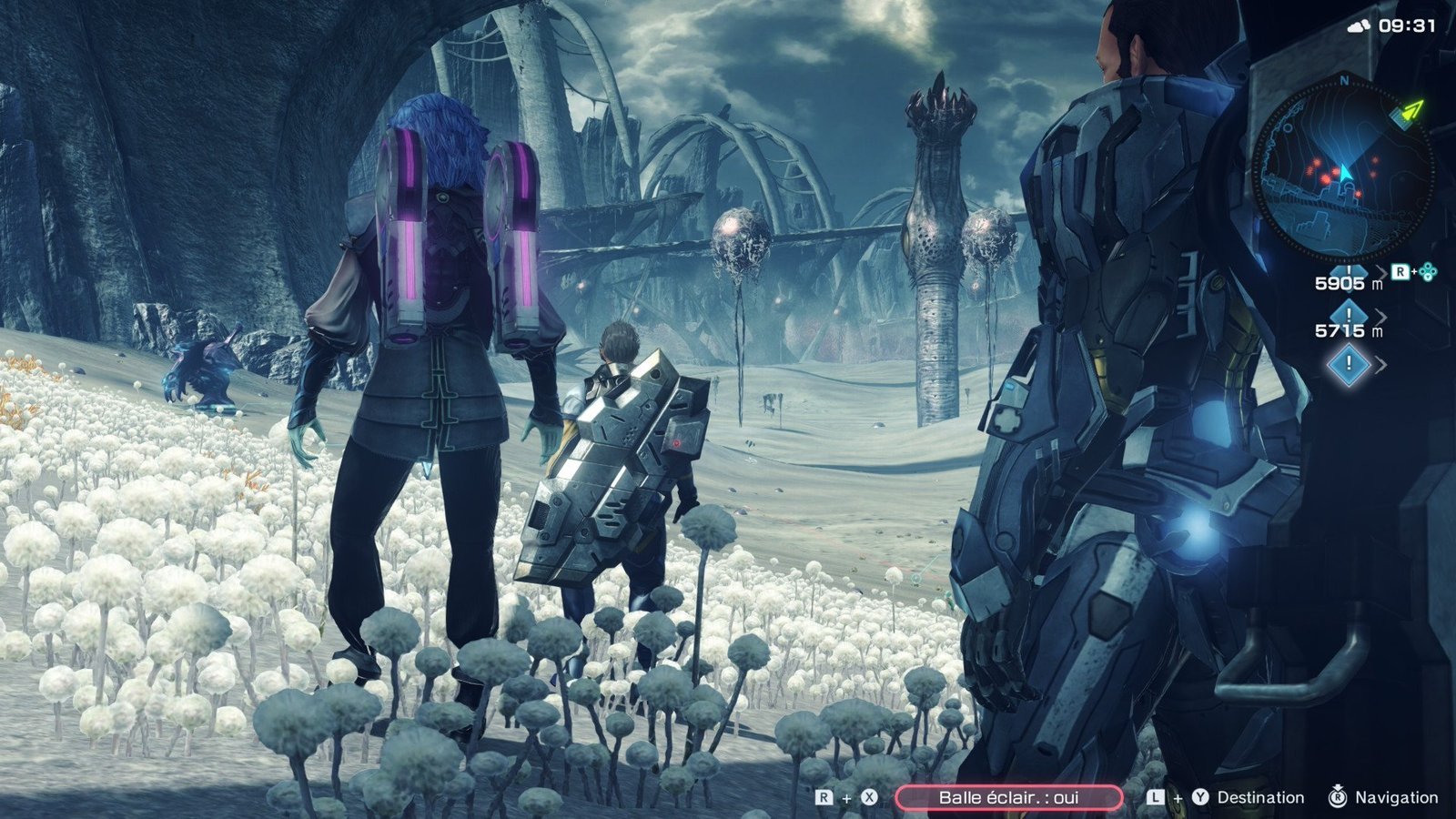1456x819 pixels.
Task: Click the green arrow marker on the minimap
Action: (1410, 111)
